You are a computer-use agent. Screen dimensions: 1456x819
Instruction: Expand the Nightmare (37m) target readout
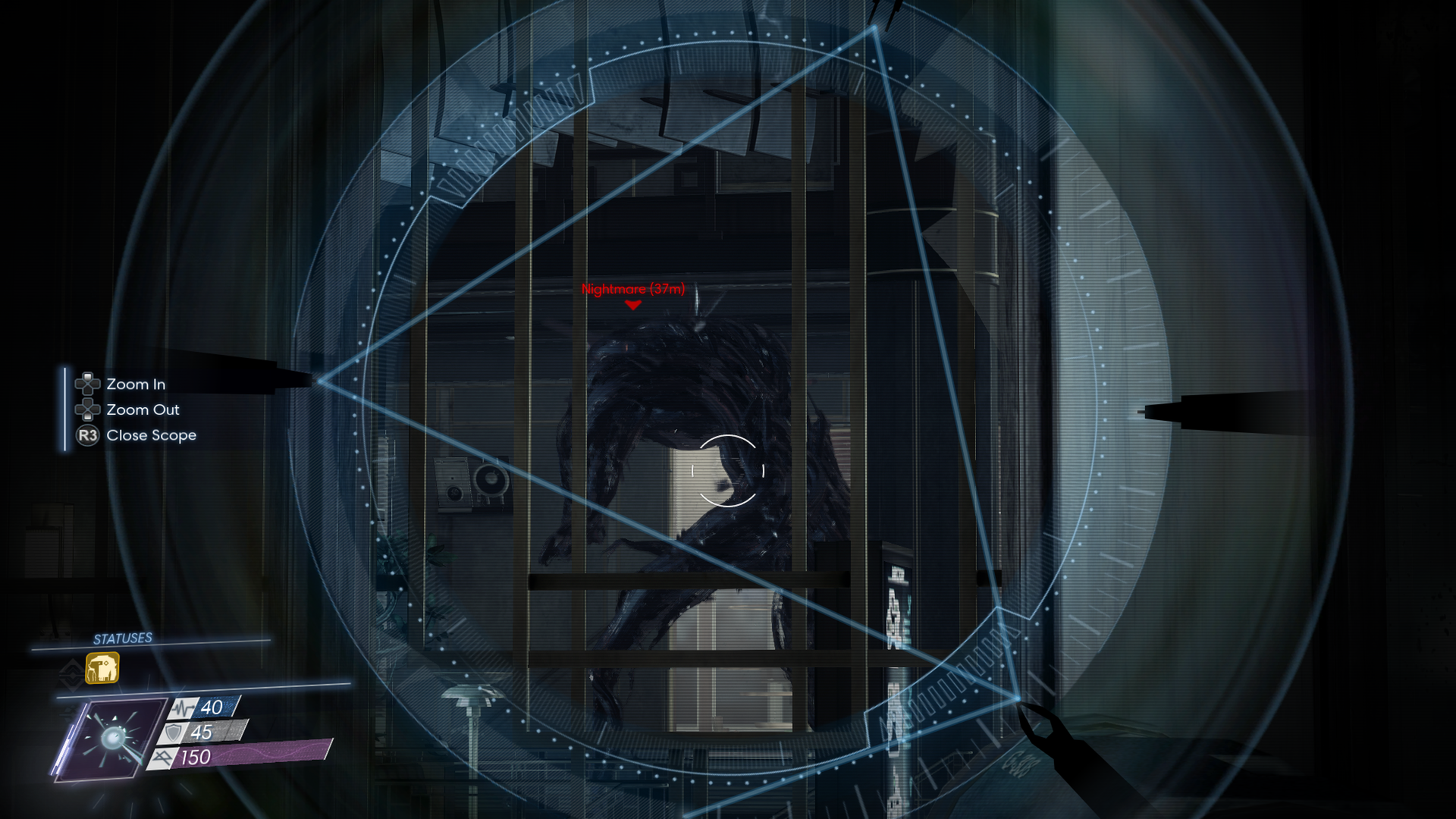[632, 289]
